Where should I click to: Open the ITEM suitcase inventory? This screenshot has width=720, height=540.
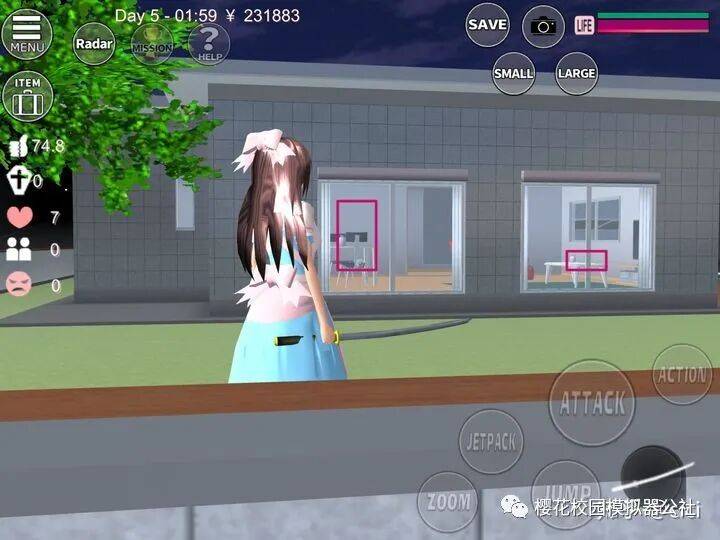(x=27, y=96)
